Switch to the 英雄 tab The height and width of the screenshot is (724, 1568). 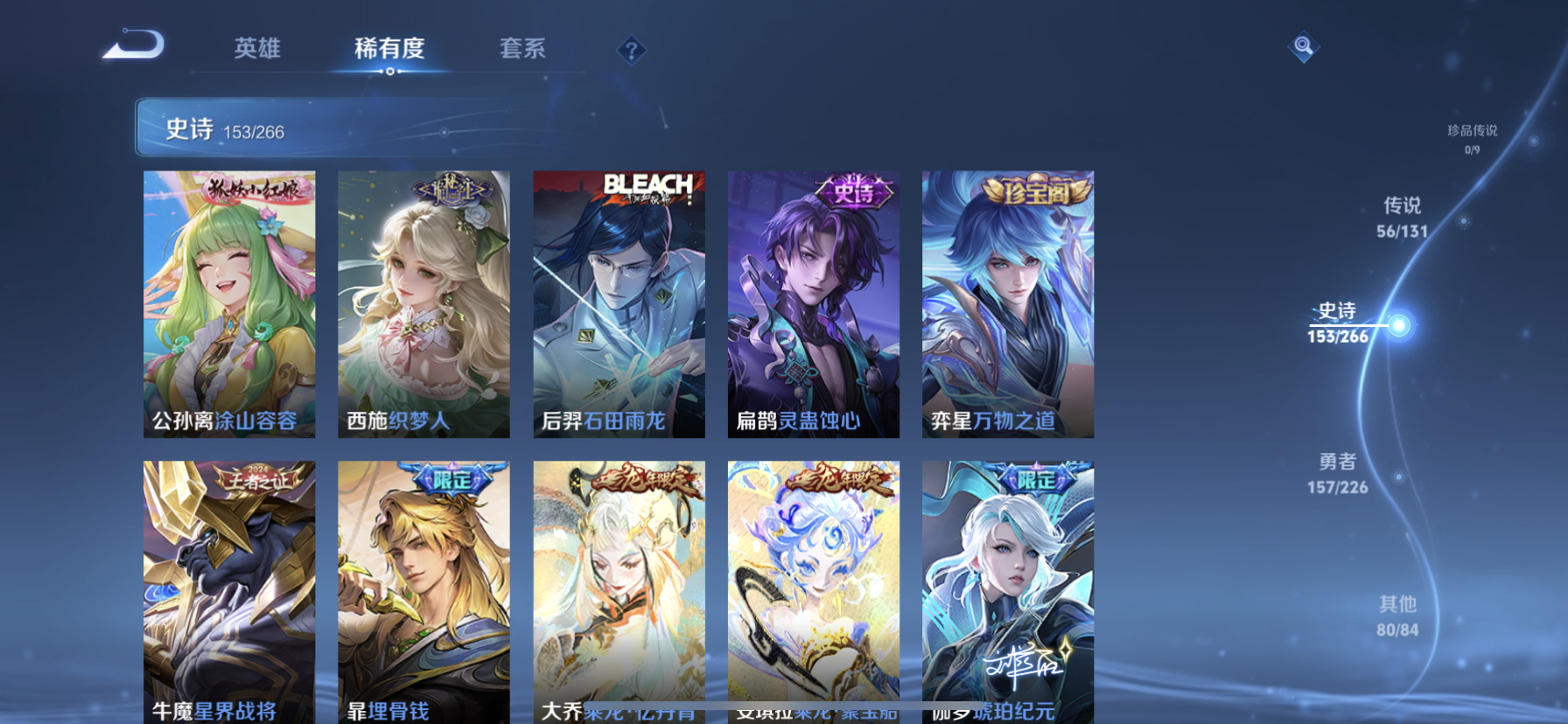click(257, 48)
